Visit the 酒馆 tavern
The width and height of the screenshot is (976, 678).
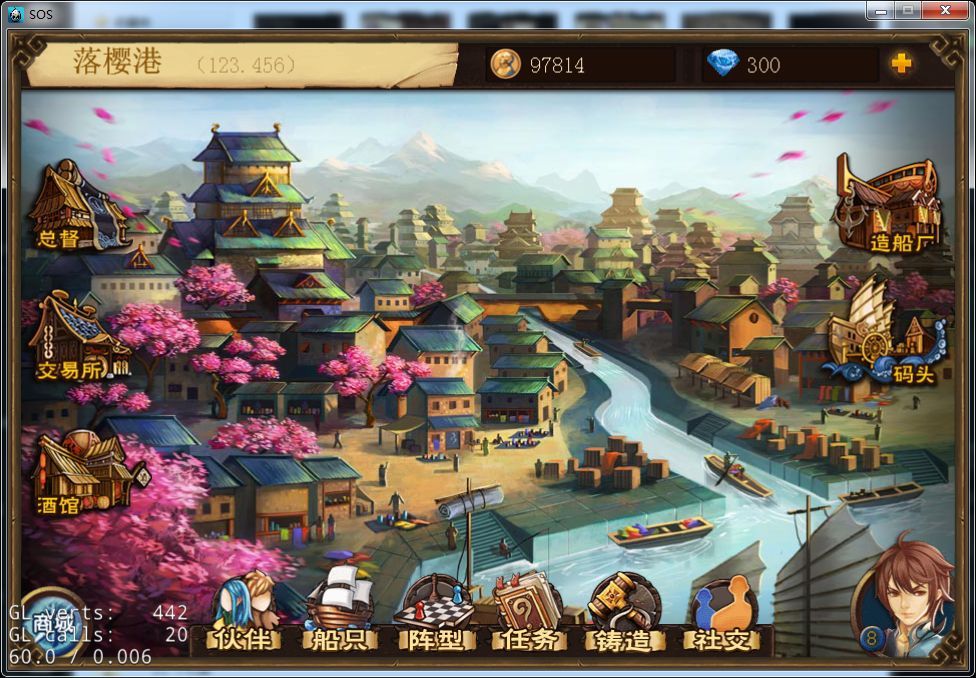pos(78,475)
